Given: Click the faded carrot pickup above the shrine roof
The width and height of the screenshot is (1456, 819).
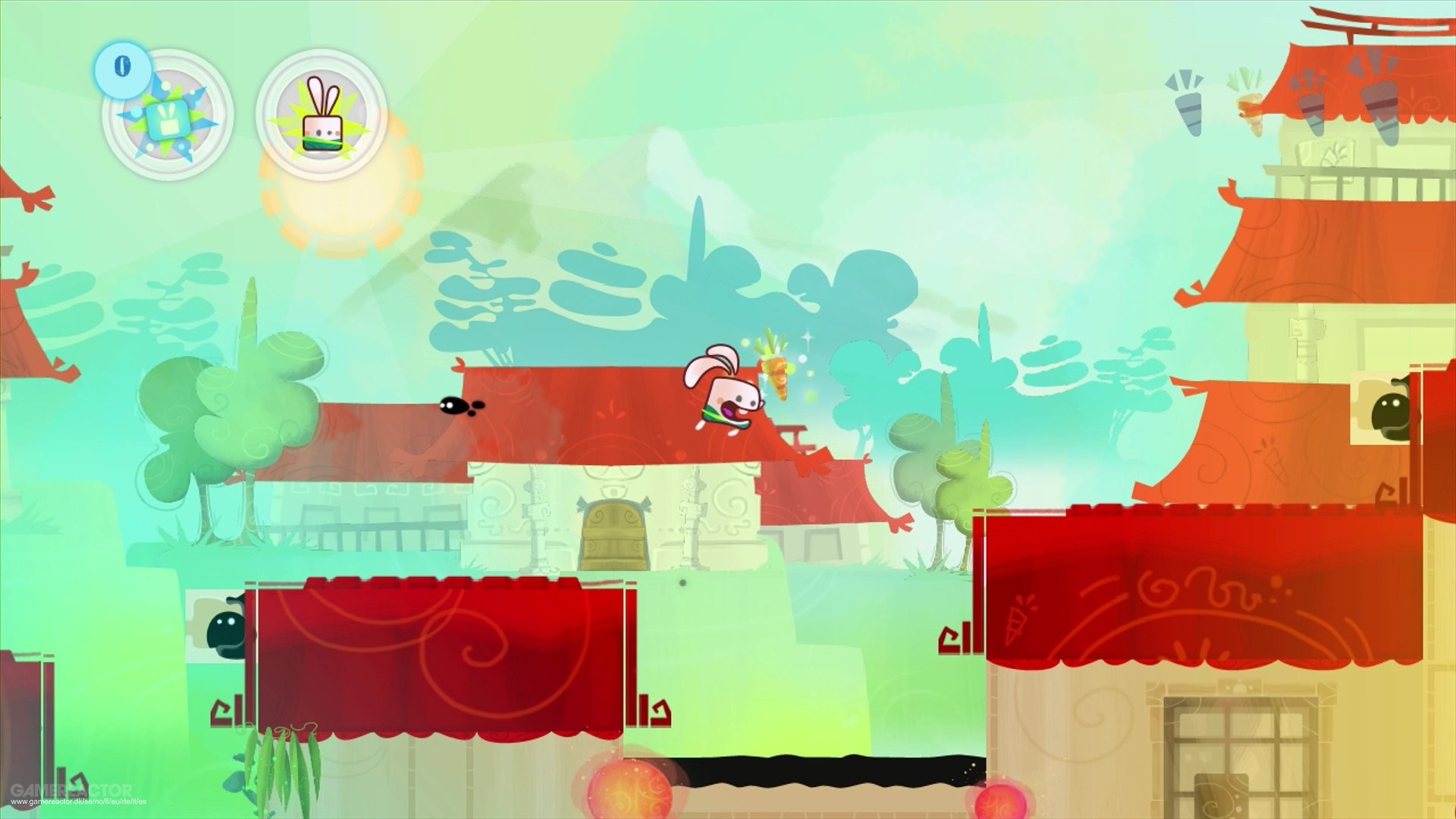Looking at the screenshot, I should click(x=1250, y=110).
